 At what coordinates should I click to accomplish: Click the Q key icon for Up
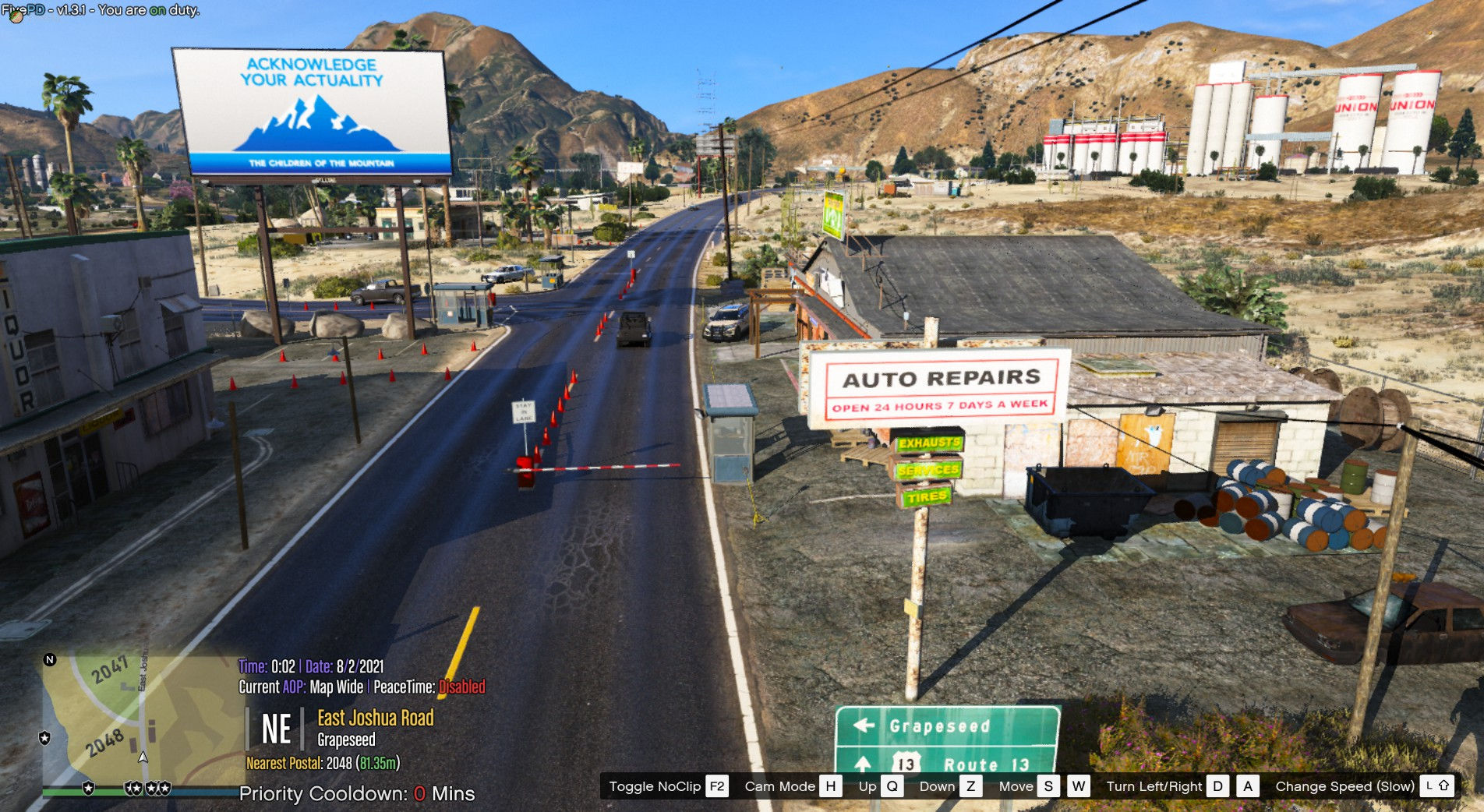pyautogui.click(x=891, y=786)
